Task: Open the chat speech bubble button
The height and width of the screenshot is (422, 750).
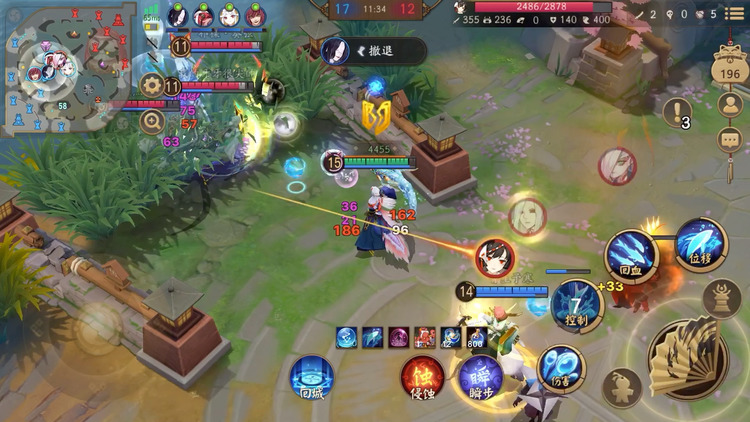Action: (730, 140)
